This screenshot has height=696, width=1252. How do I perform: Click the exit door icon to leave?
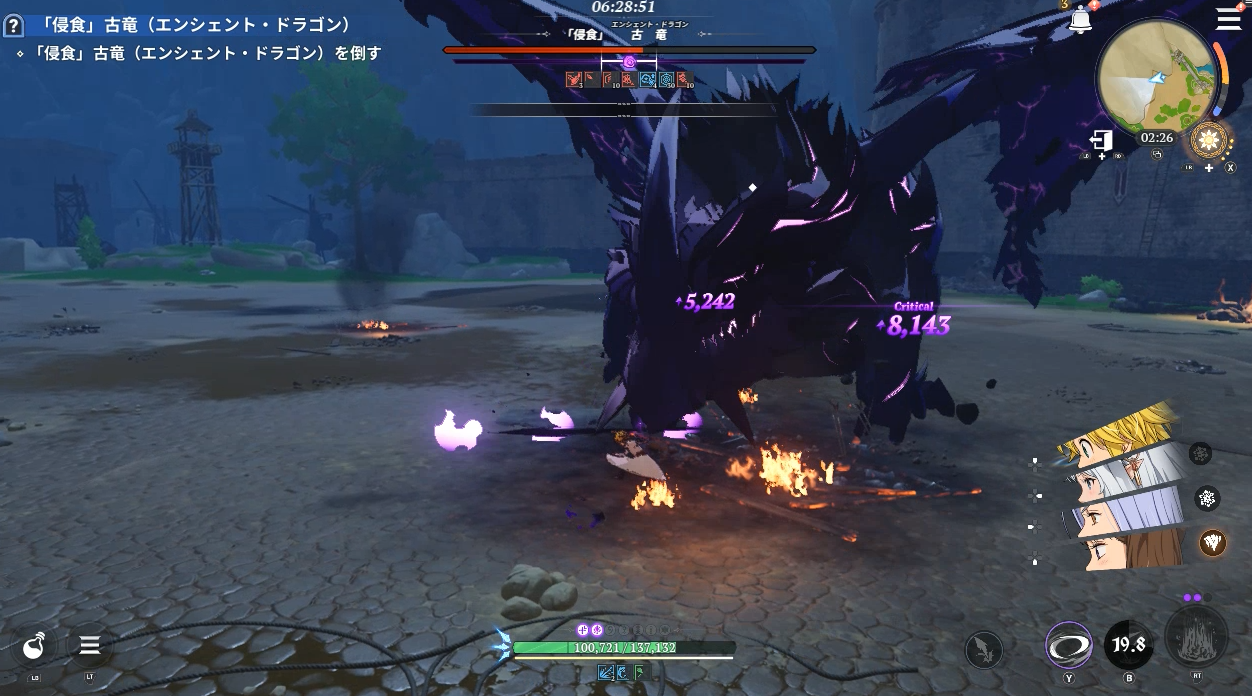coord(1101,139)
